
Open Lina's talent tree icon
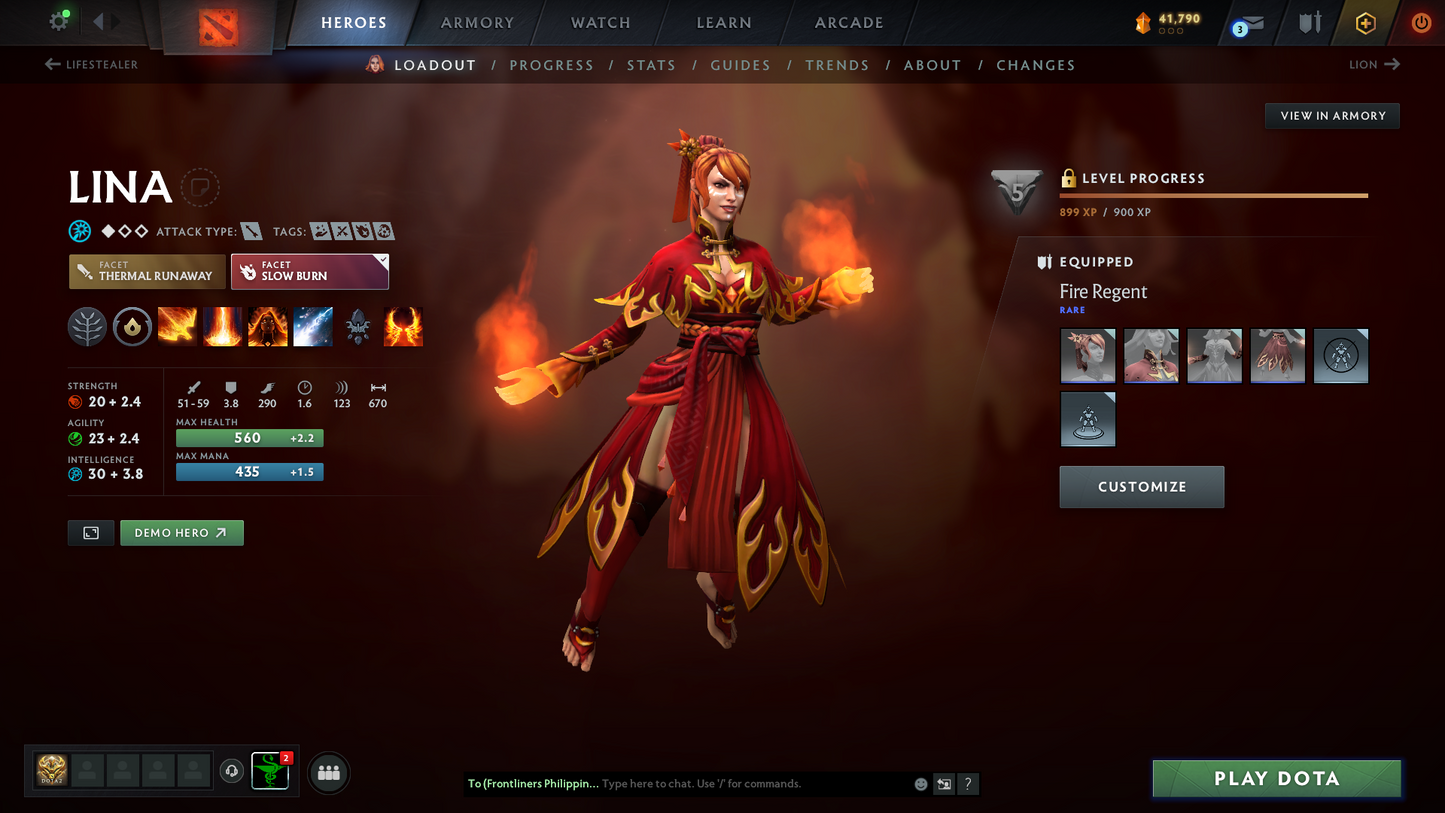pos(87,327)
